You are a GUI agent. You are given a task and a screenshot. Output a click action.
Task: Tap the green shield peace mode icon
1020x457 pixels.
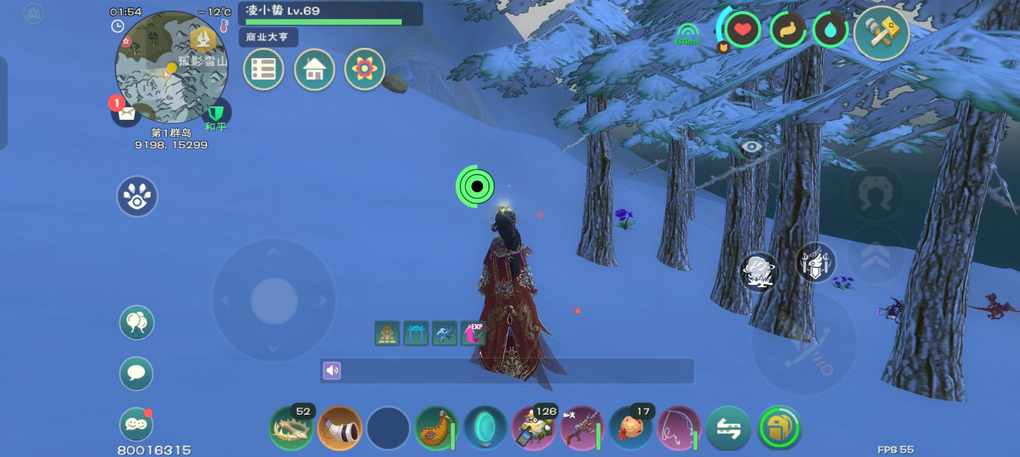click(x=214, y=111)
